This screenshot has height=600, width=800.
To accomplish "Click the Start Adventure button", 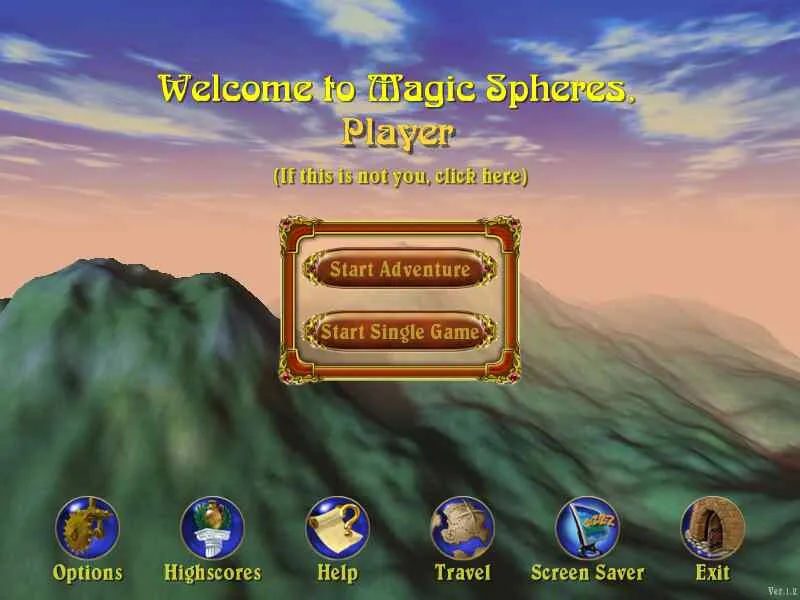I will click(400, 269).
